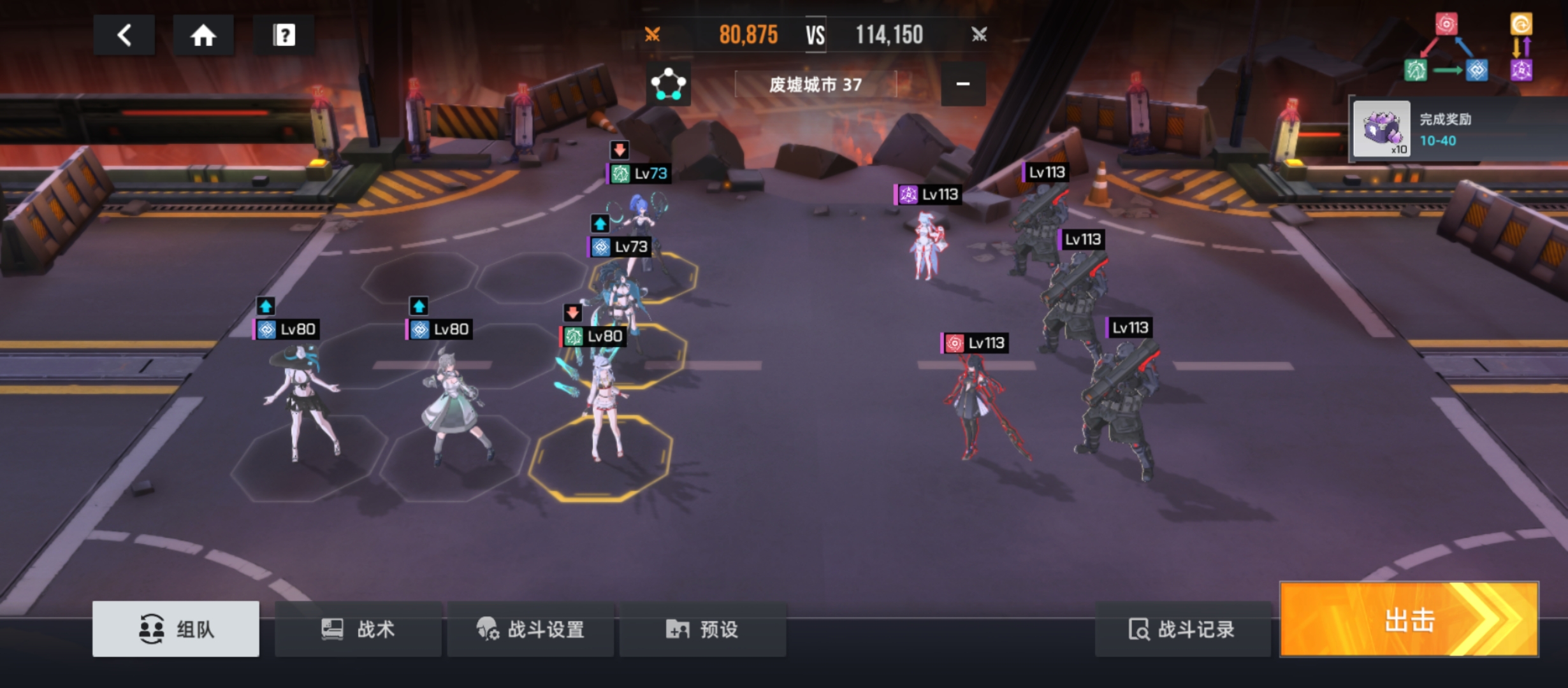Switch to the 组队 team tab

pos(176,629)
